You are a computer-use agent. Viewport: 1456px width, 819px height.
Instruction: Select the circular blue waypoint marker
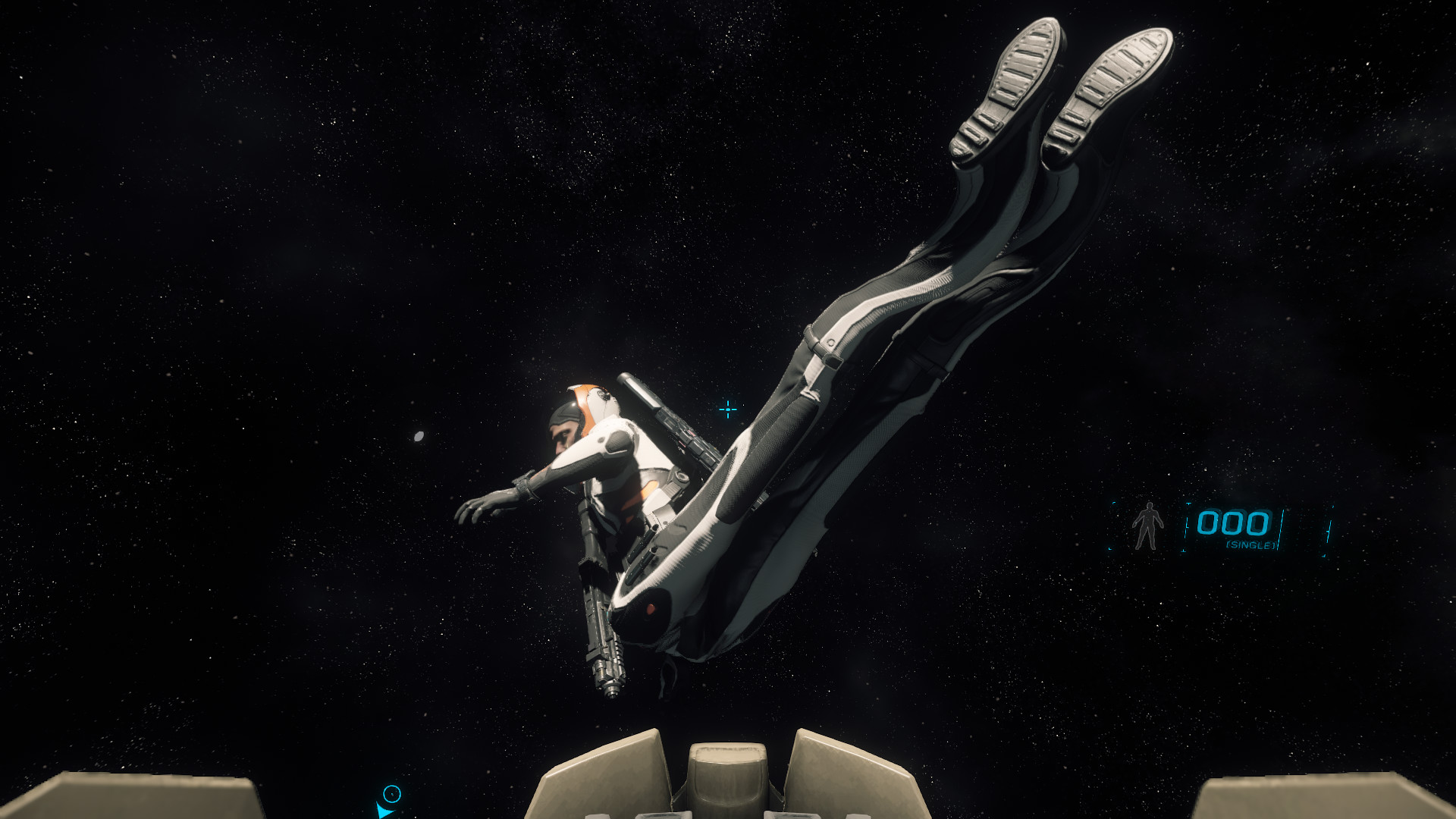pos(391,794)
